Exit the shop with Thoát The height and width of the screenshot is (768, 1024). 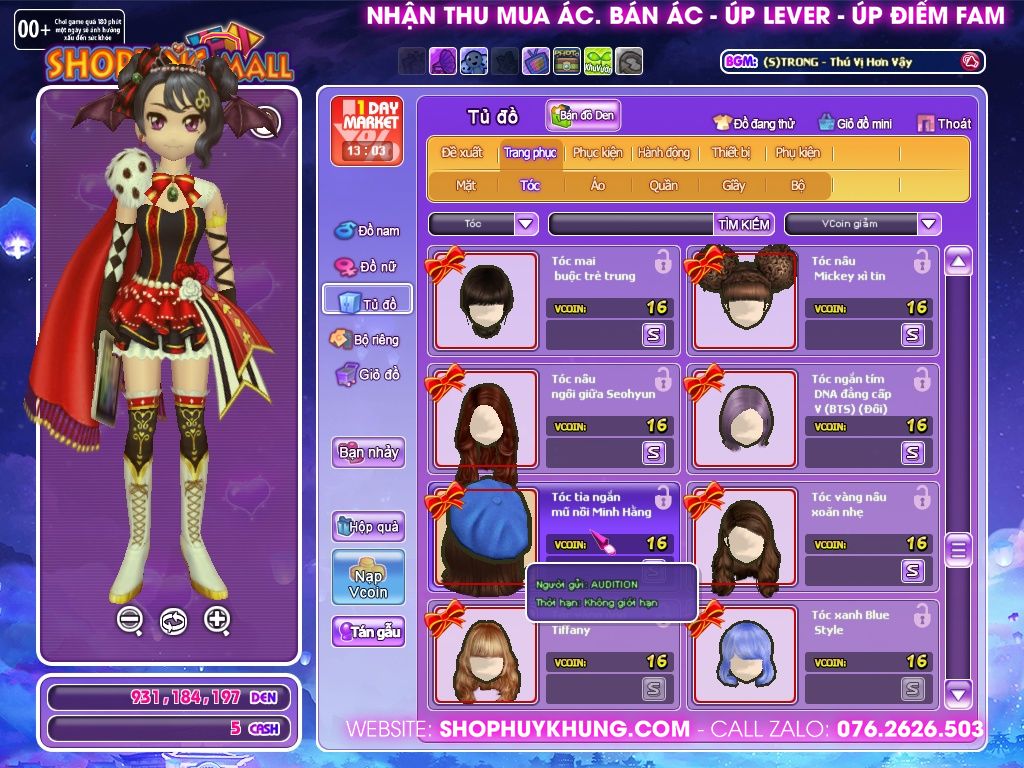pos(944,124)
